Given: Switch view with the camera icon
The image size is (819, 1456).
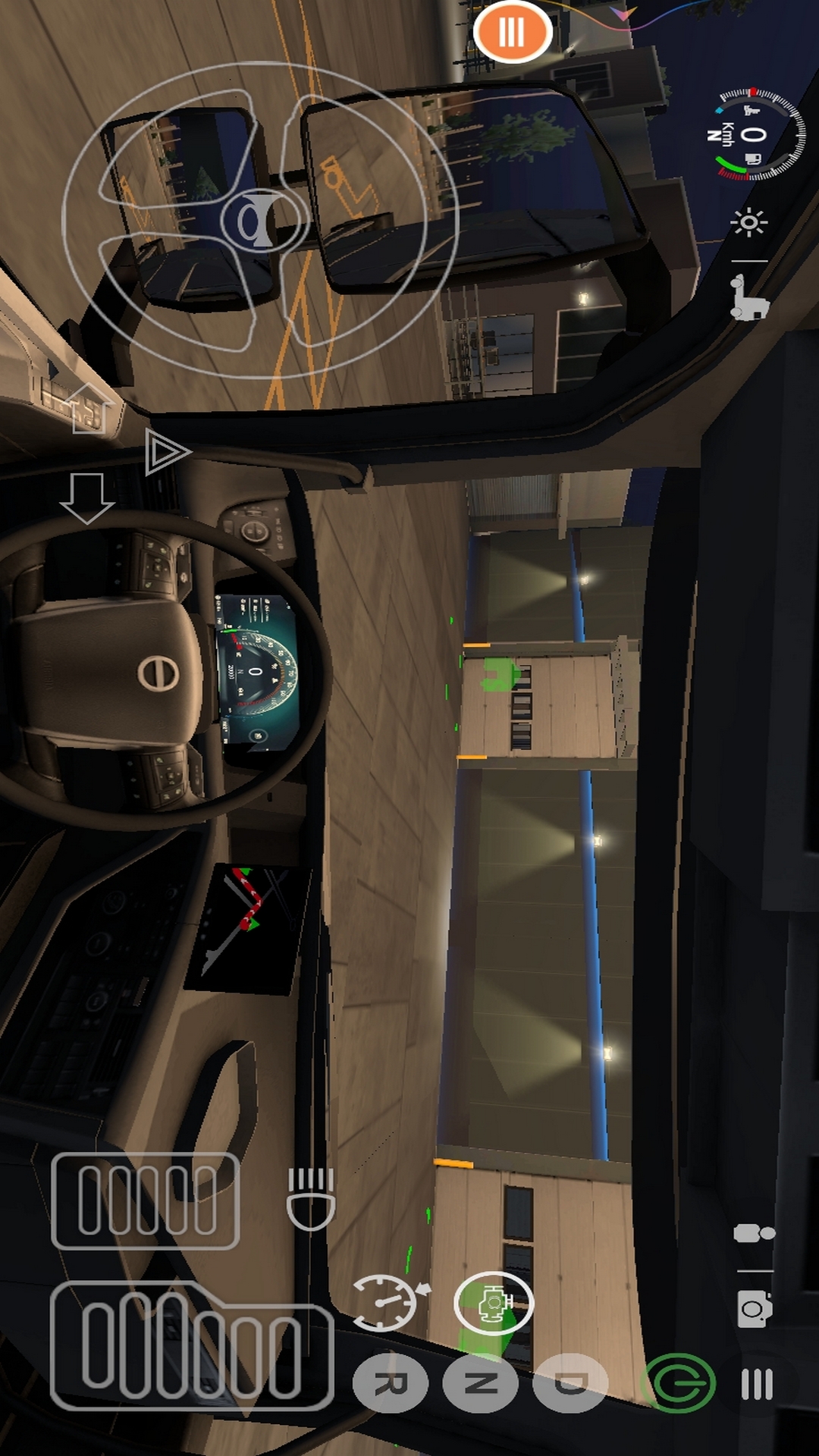Looking at the screenshot, I should click(x=755, y=1309).
